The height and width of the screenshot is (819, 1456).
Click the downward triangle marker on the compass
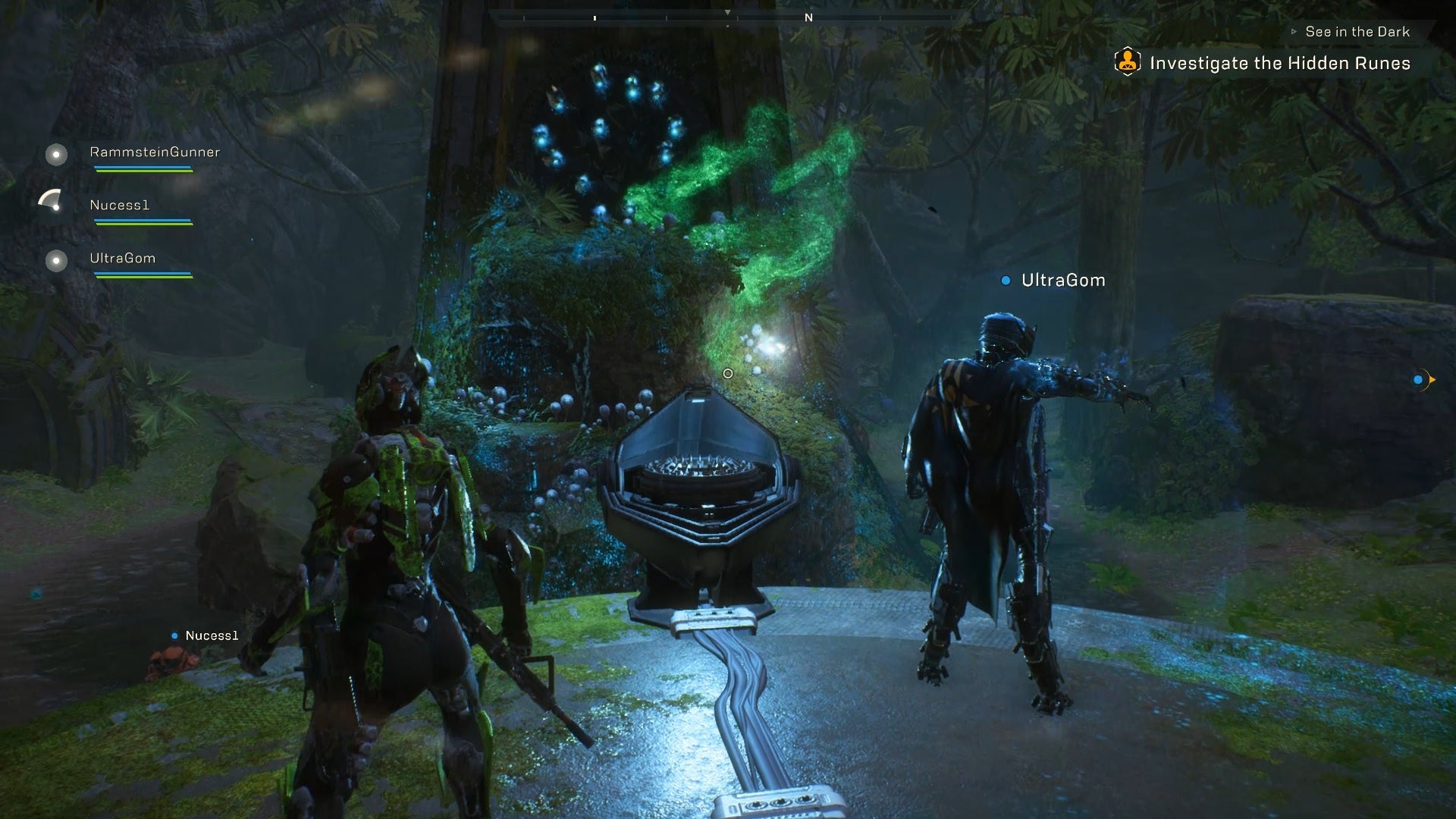tap(728, 12)
